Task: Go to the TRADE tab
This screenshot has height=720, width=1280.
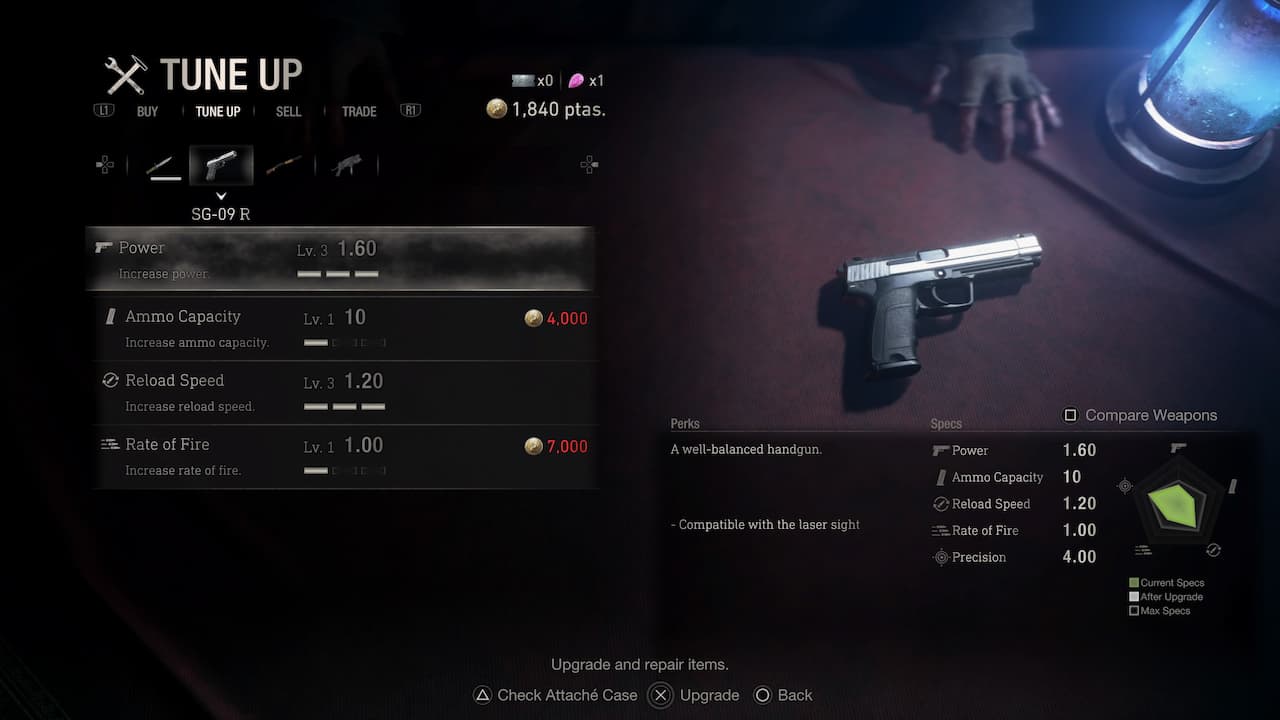Action: click(359, 111)
